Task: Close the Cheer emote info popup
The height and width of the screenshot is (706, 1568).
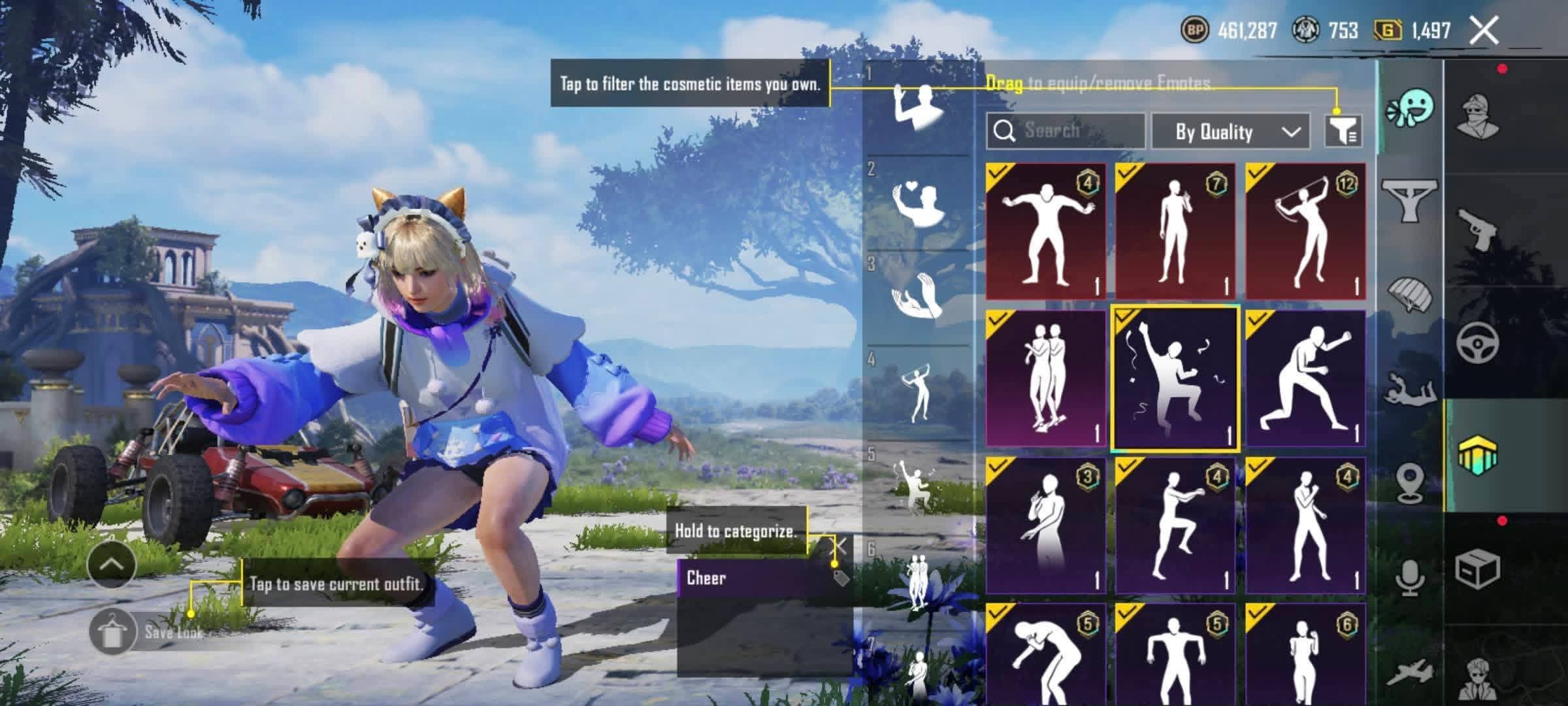Action: click(x=840, y=546)
